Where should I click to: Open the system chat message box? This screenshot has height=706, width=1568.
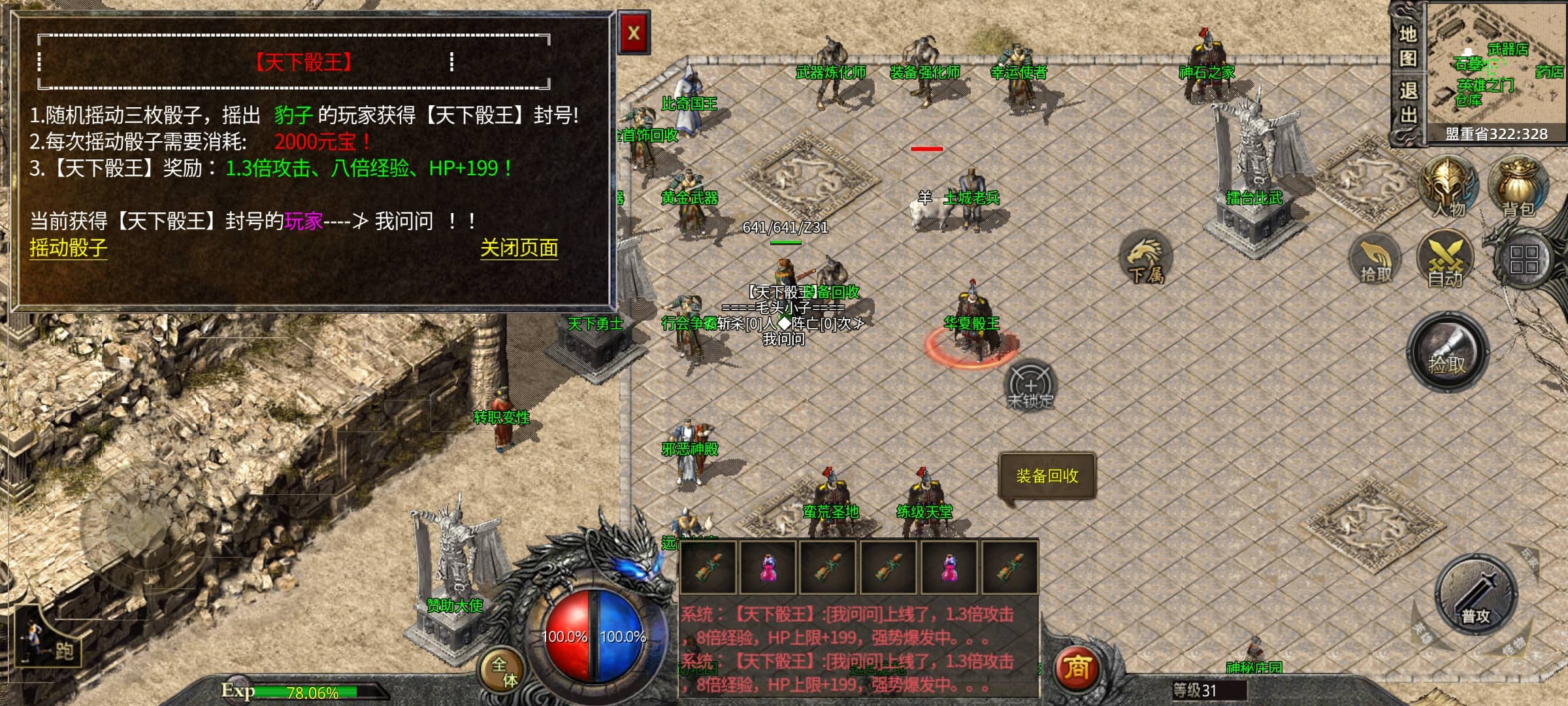pos(857,647)
